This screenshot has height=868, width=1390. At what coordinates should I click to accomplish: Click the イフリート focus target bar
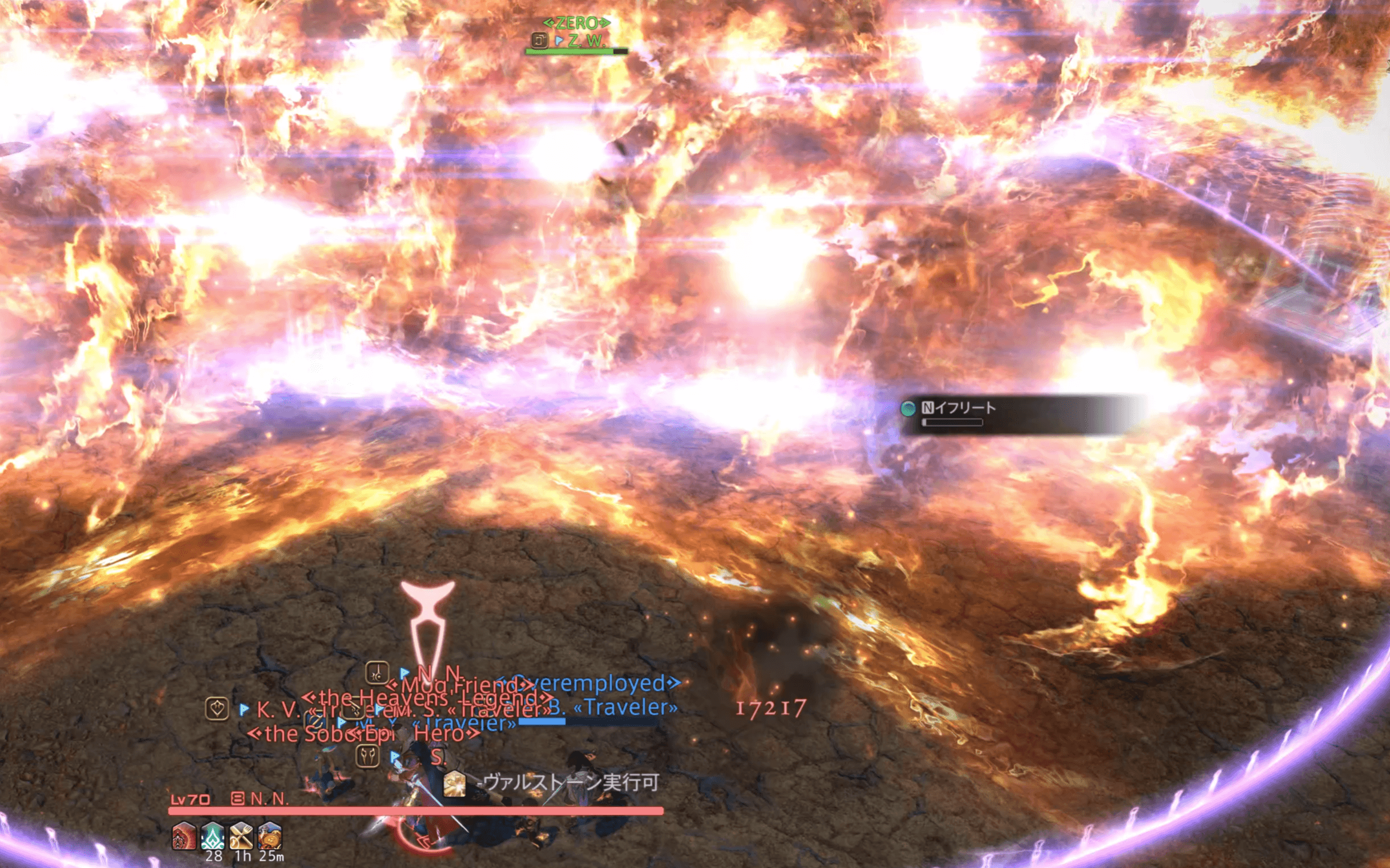[959, 408]
